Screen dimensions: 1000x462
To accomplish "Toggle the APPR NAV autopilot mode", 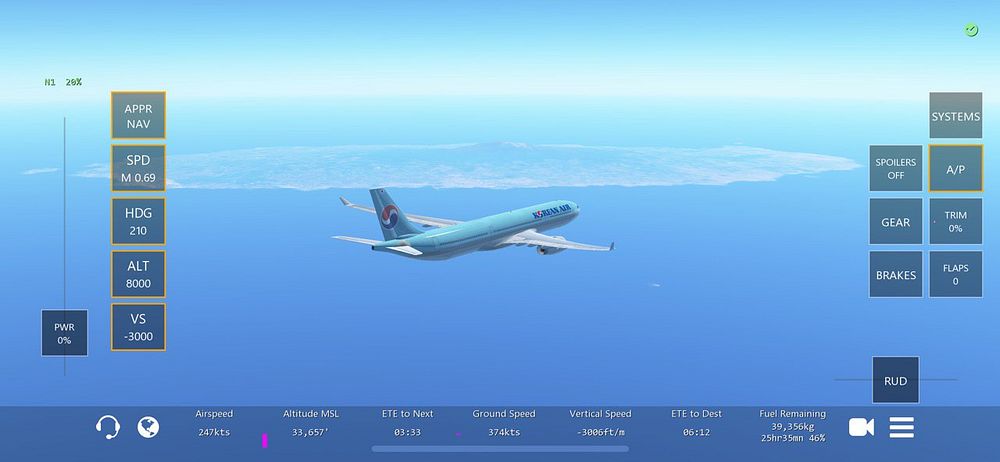I will 138,116.
